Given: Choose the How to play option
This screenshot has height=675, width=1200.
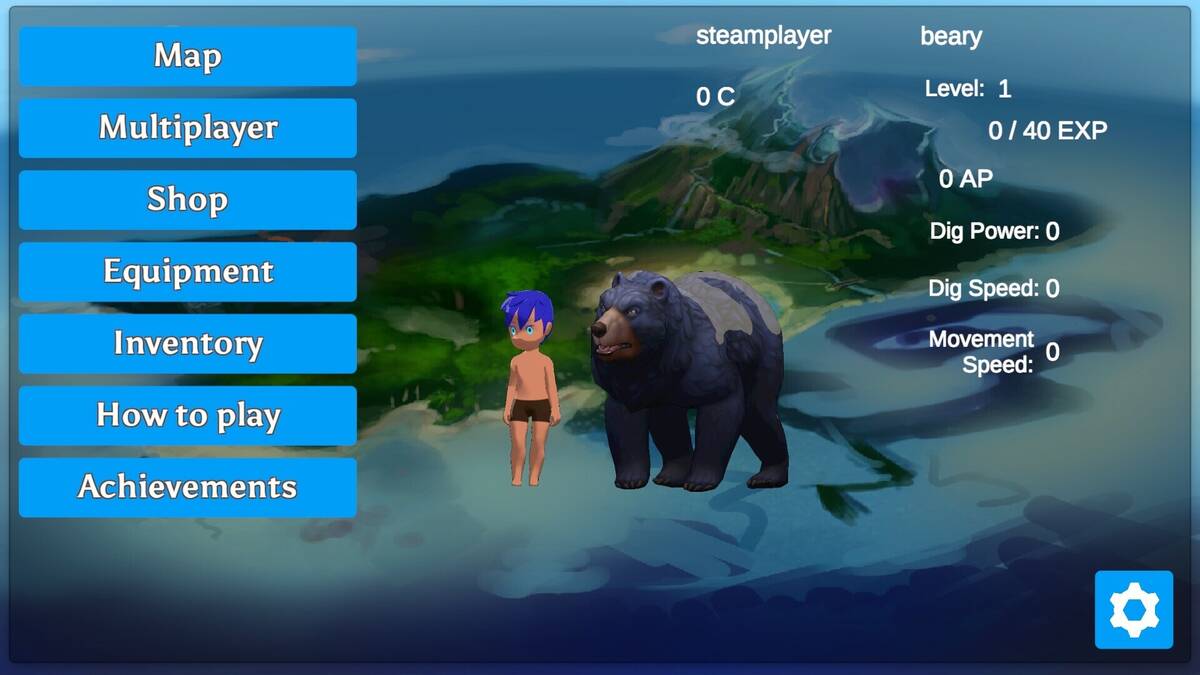Looking at the screenshot, I should point(188,416).
